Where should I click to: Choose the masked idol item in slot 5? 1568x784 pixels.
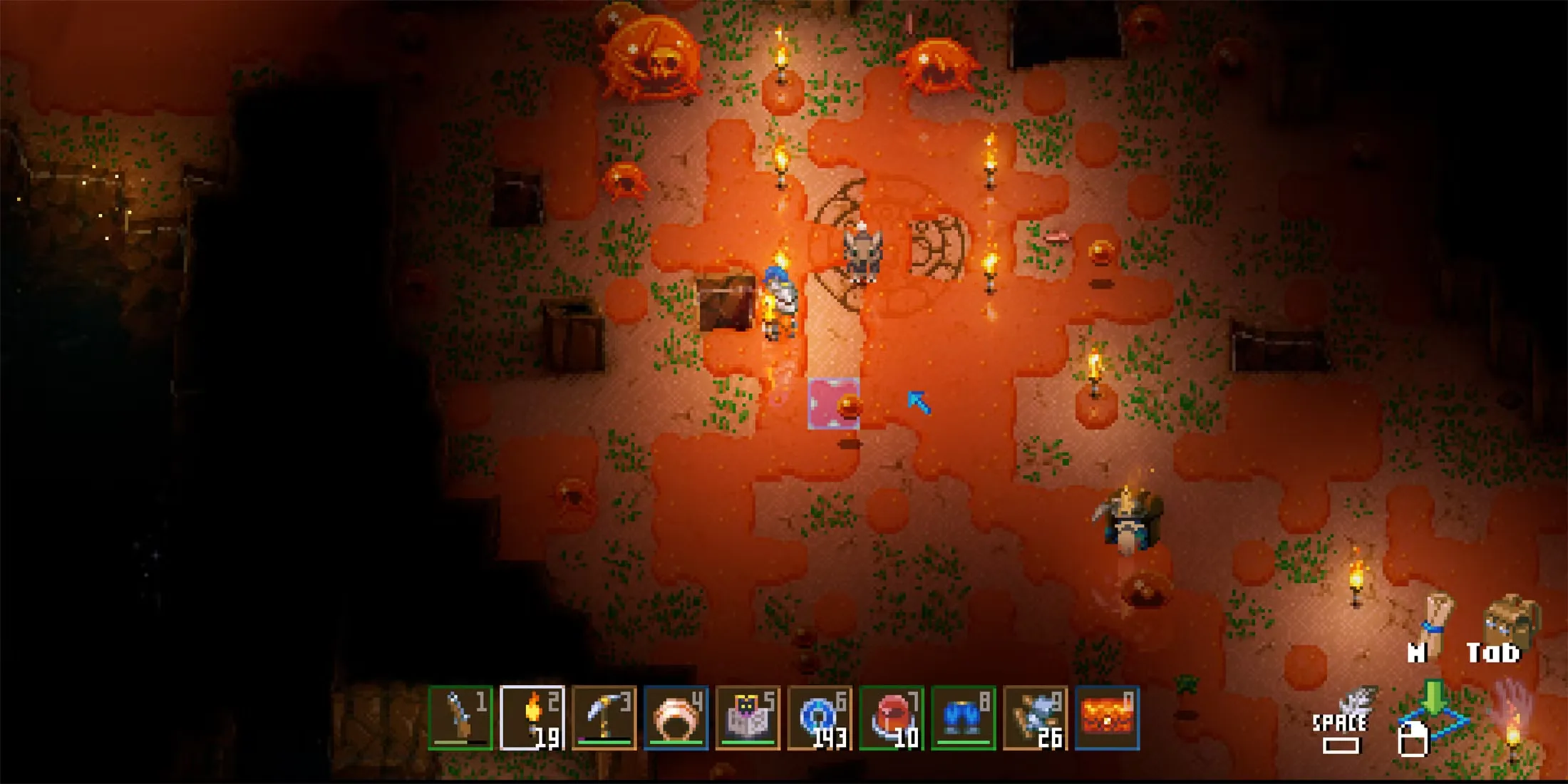[x=748, y=718]
